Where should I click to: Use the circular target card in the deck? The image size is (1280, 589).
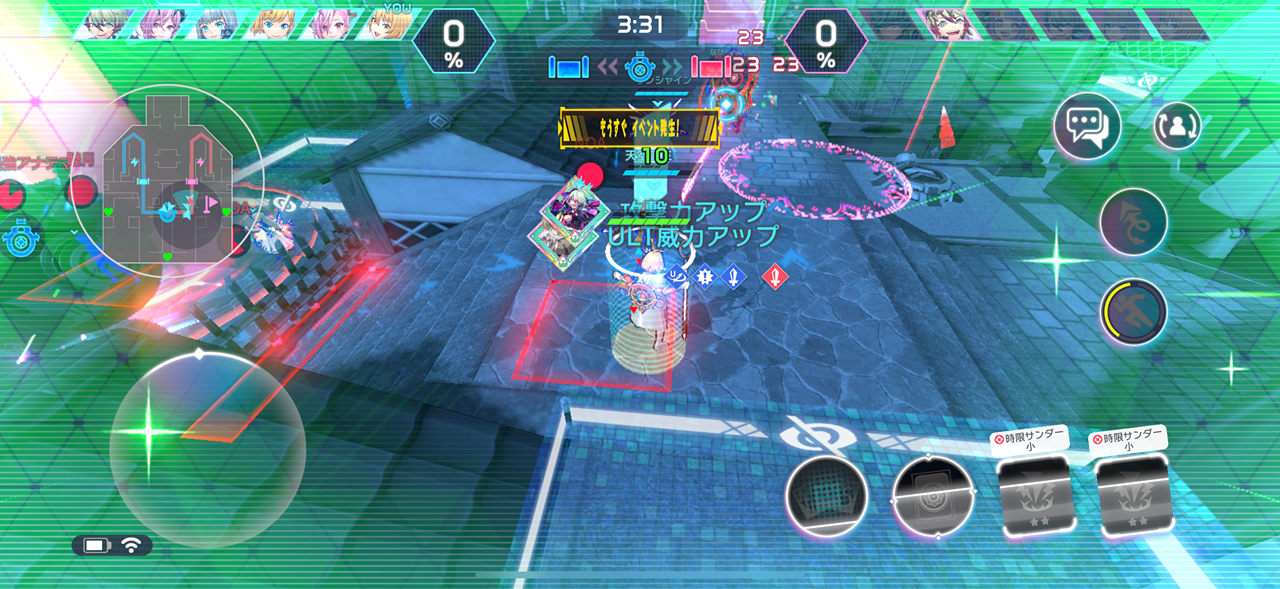[x=933, y=497]
